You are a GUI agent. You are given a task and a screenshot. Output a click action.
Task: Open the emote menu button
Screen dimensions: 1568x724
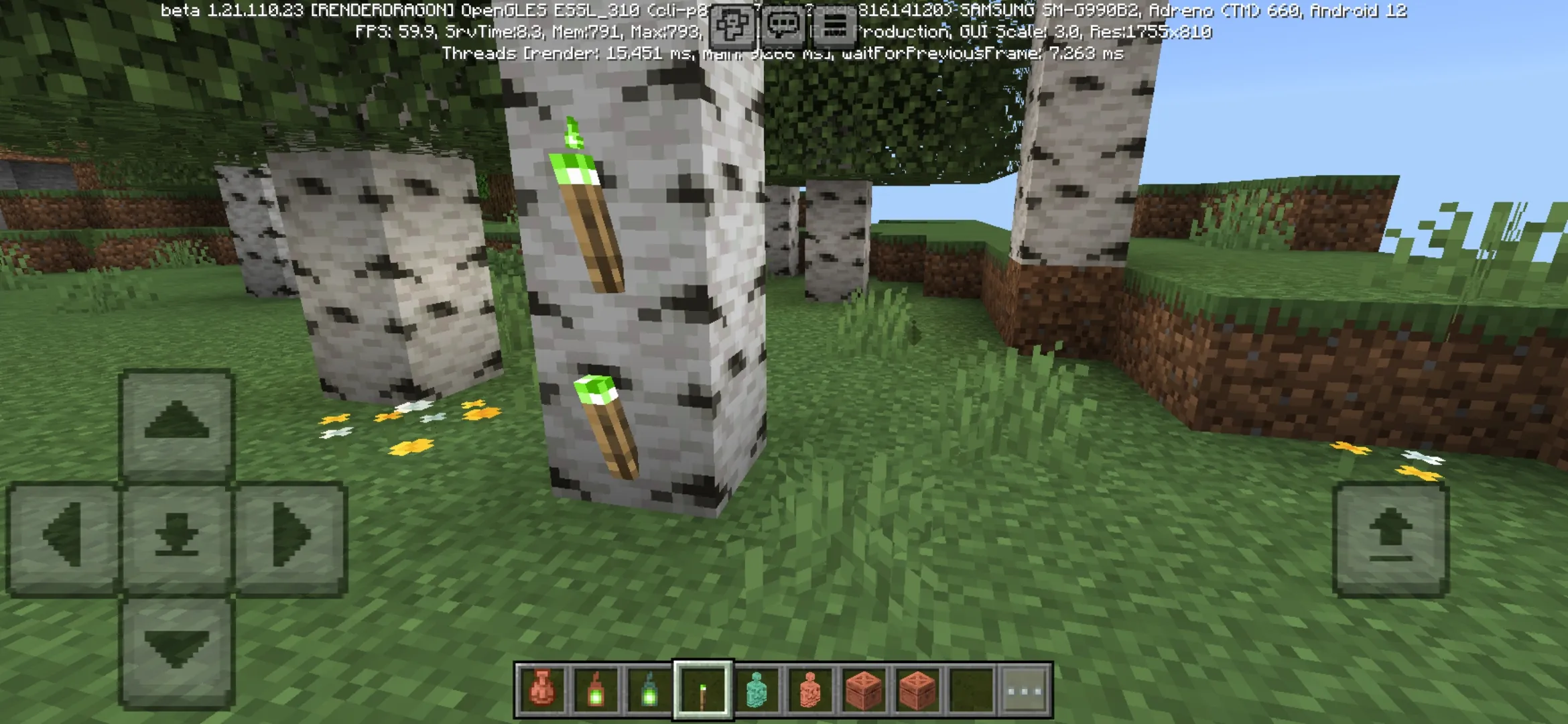pyautogui.click(x=732, y=27)
